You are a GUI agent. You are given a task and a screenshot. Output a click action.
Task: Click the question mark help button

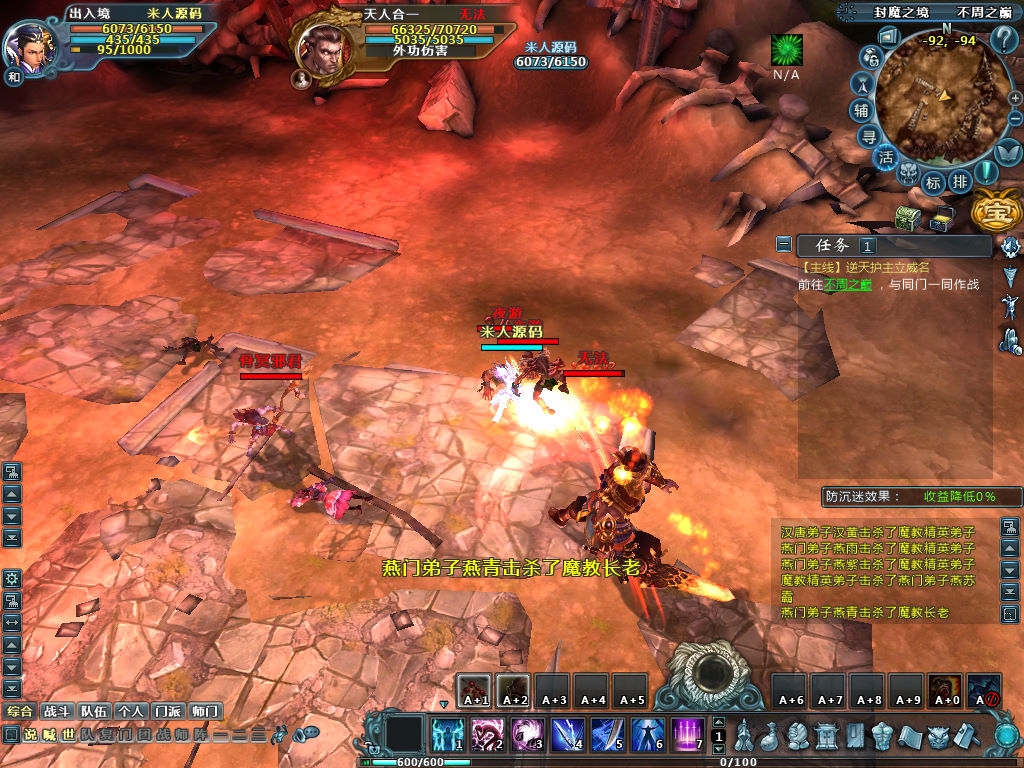1004,40
